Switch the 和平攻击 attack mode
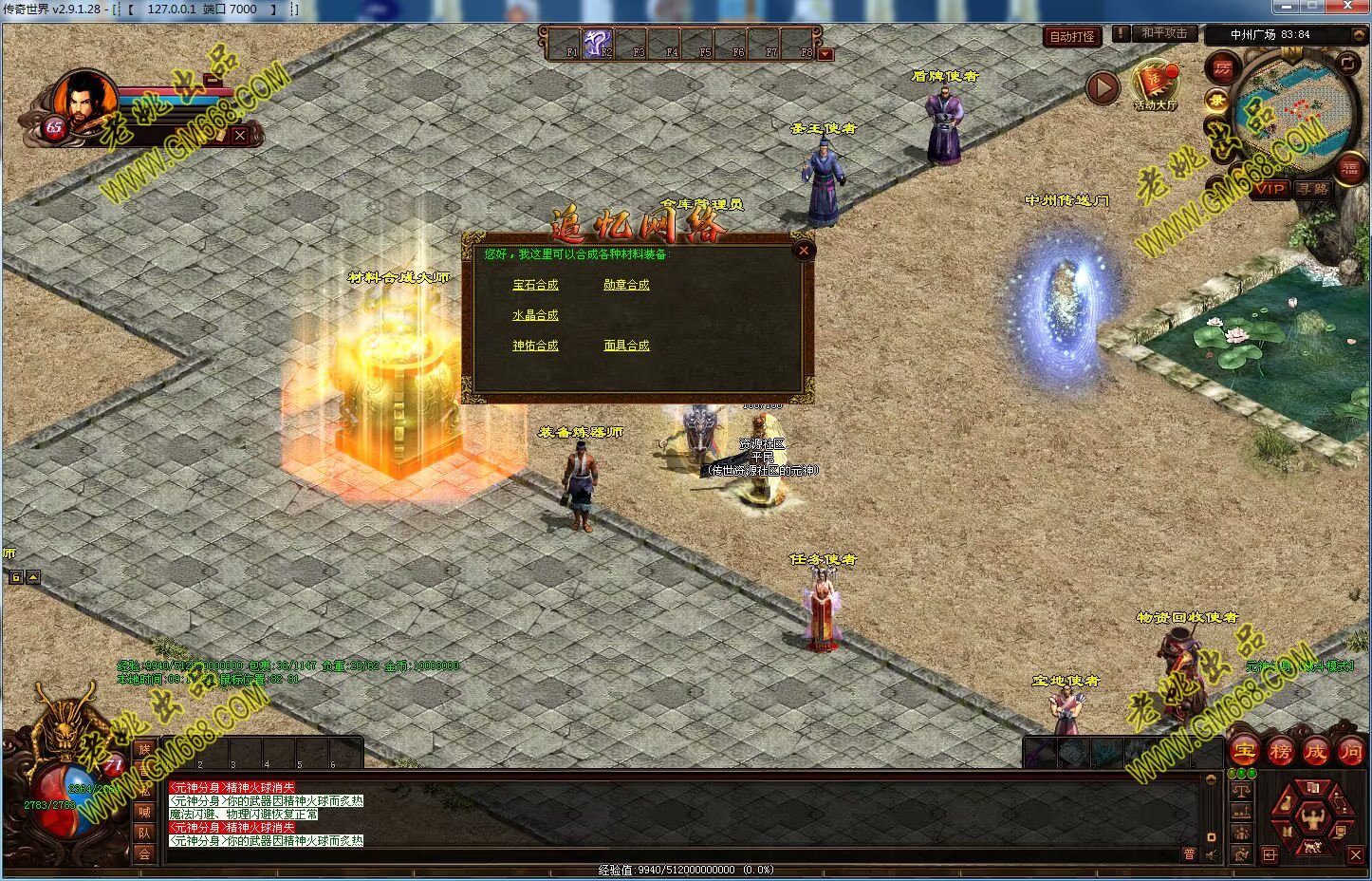Viewport: 1372px width, 881px height. click(x=1163, y=33)
